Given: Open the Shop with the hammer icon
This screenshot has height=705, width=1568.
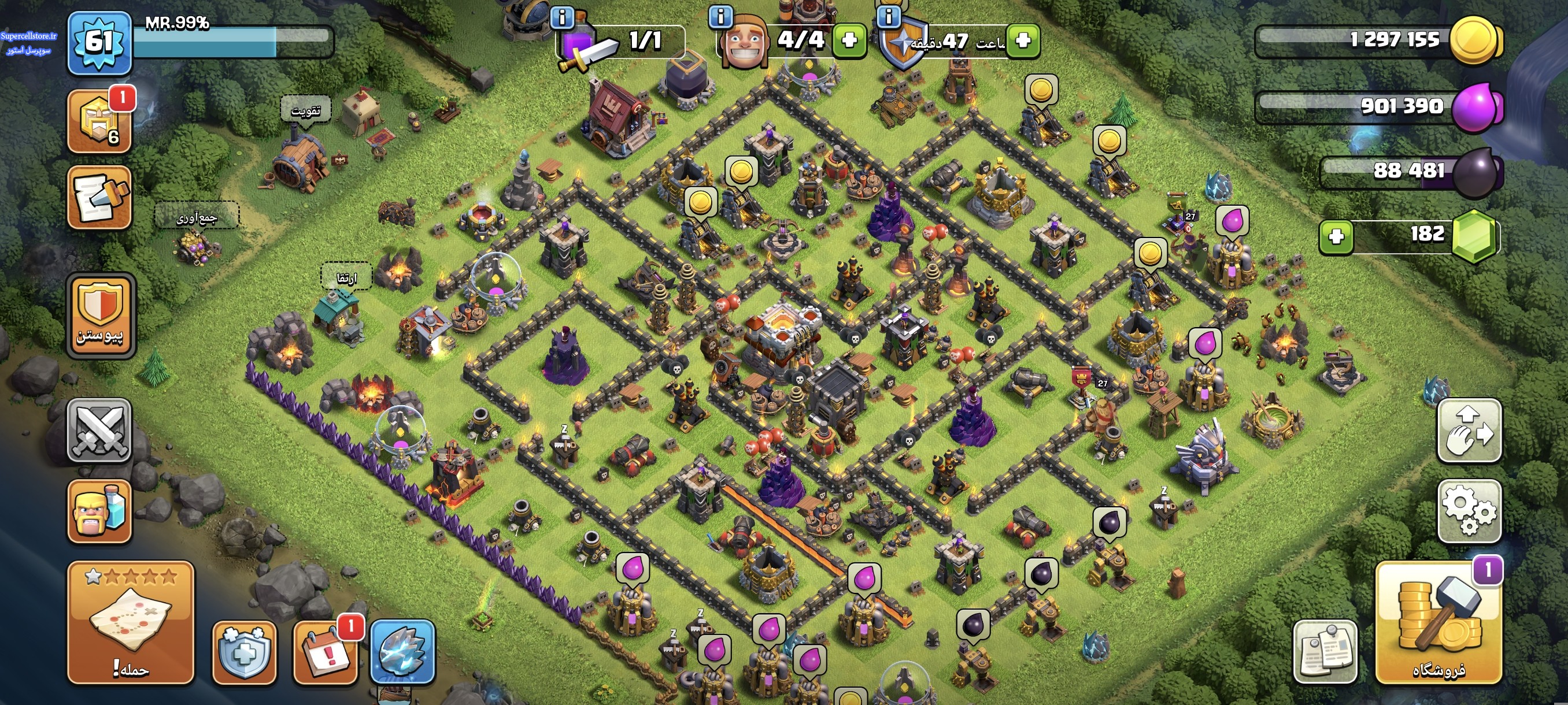Looking at the screenshot, I should click(1438, 623).
